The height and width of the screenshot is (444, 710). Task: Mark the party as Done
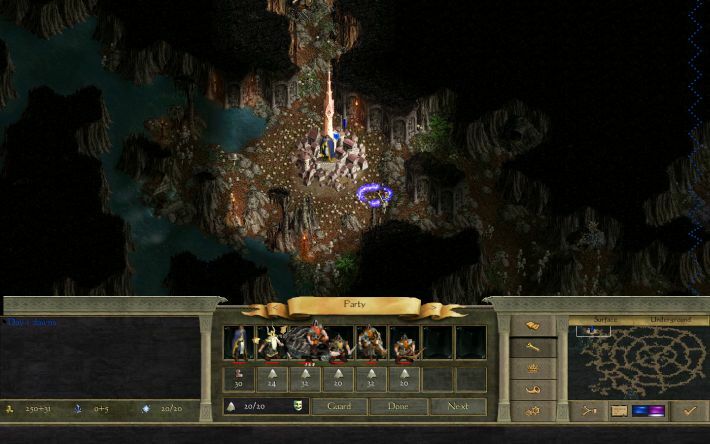(x=398, y=407)
